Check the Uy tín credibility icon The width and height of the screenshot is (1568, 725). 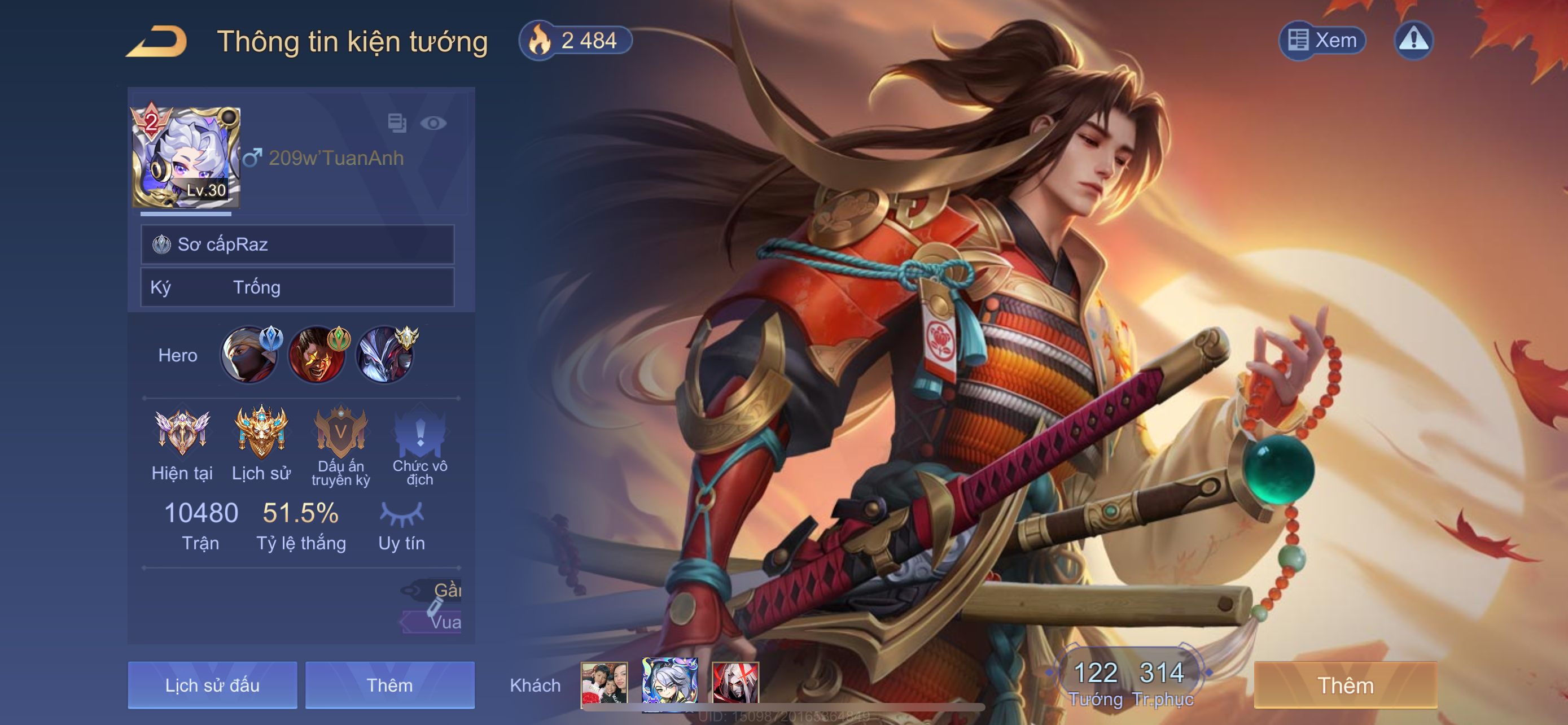[x=401, y=514]
